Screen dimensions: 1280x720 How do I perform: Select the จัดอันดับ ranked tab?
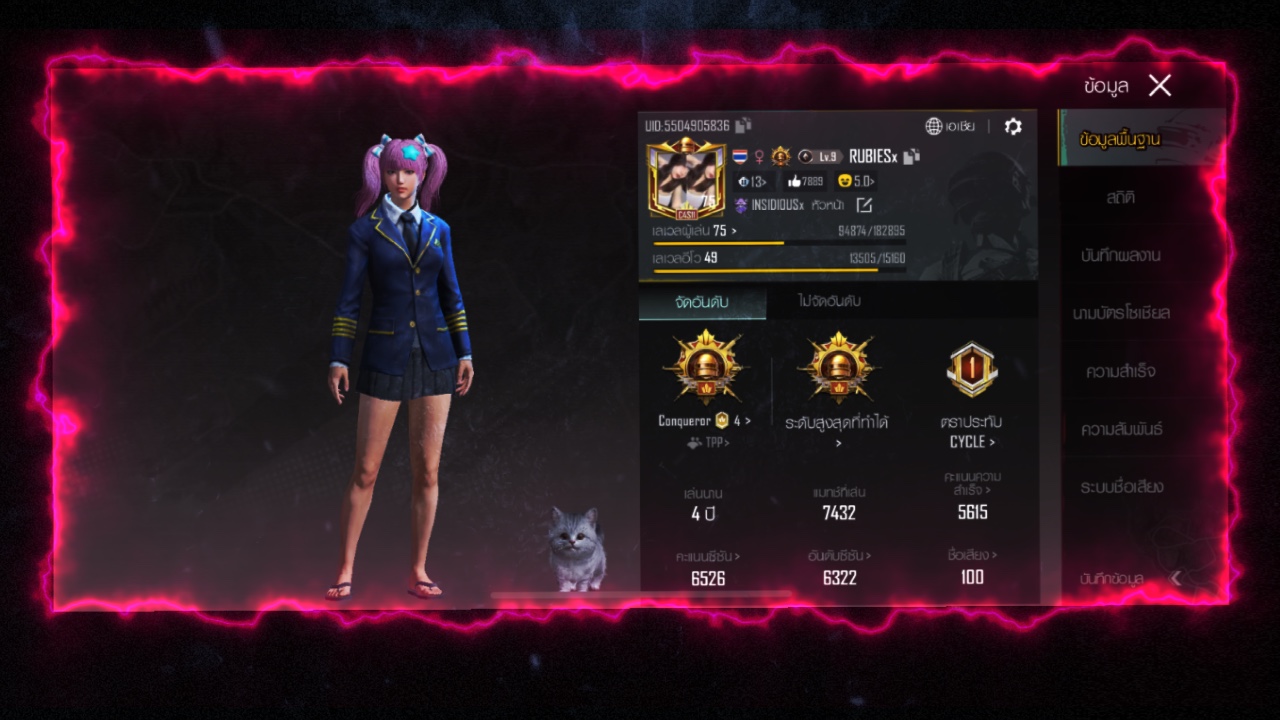coord(702,301)
